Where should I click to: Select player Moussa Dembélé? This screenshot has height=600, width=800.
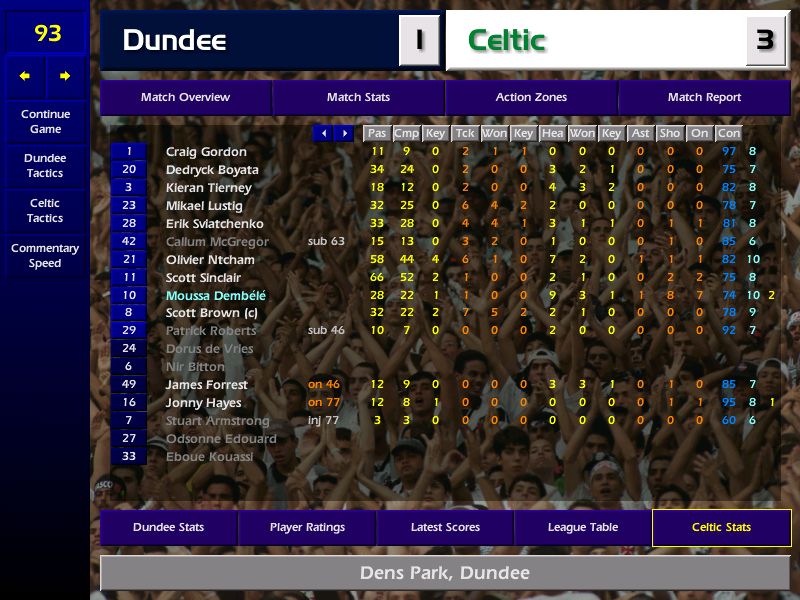click(x=216, y=296)
